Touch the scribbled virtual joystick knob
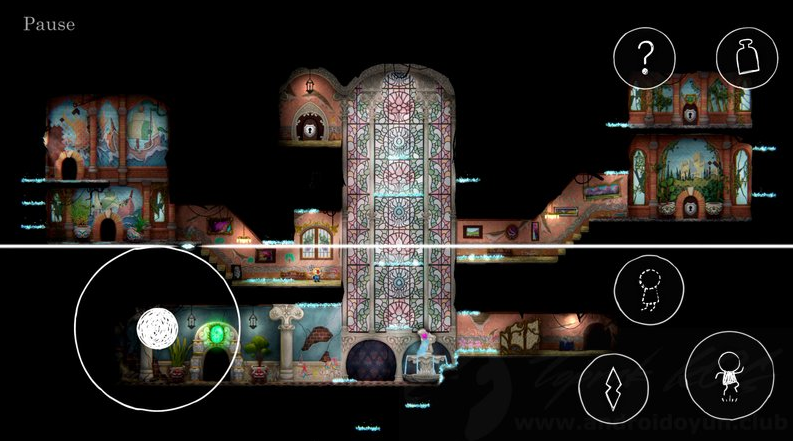 157,327
